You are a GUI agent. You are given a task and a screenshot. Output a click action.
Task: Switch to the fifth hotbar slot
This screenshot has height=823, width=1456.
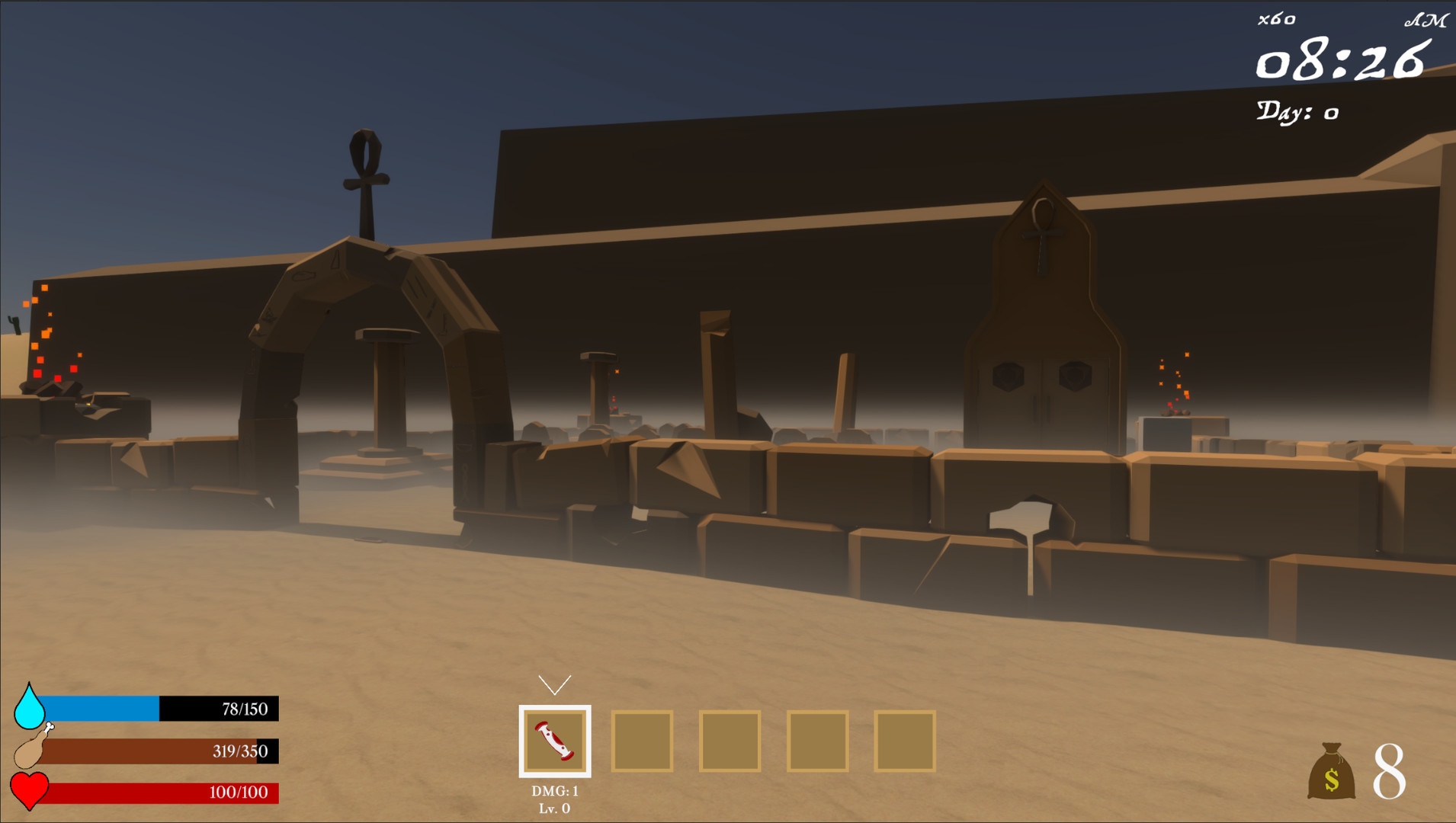[x=906, y=741]
